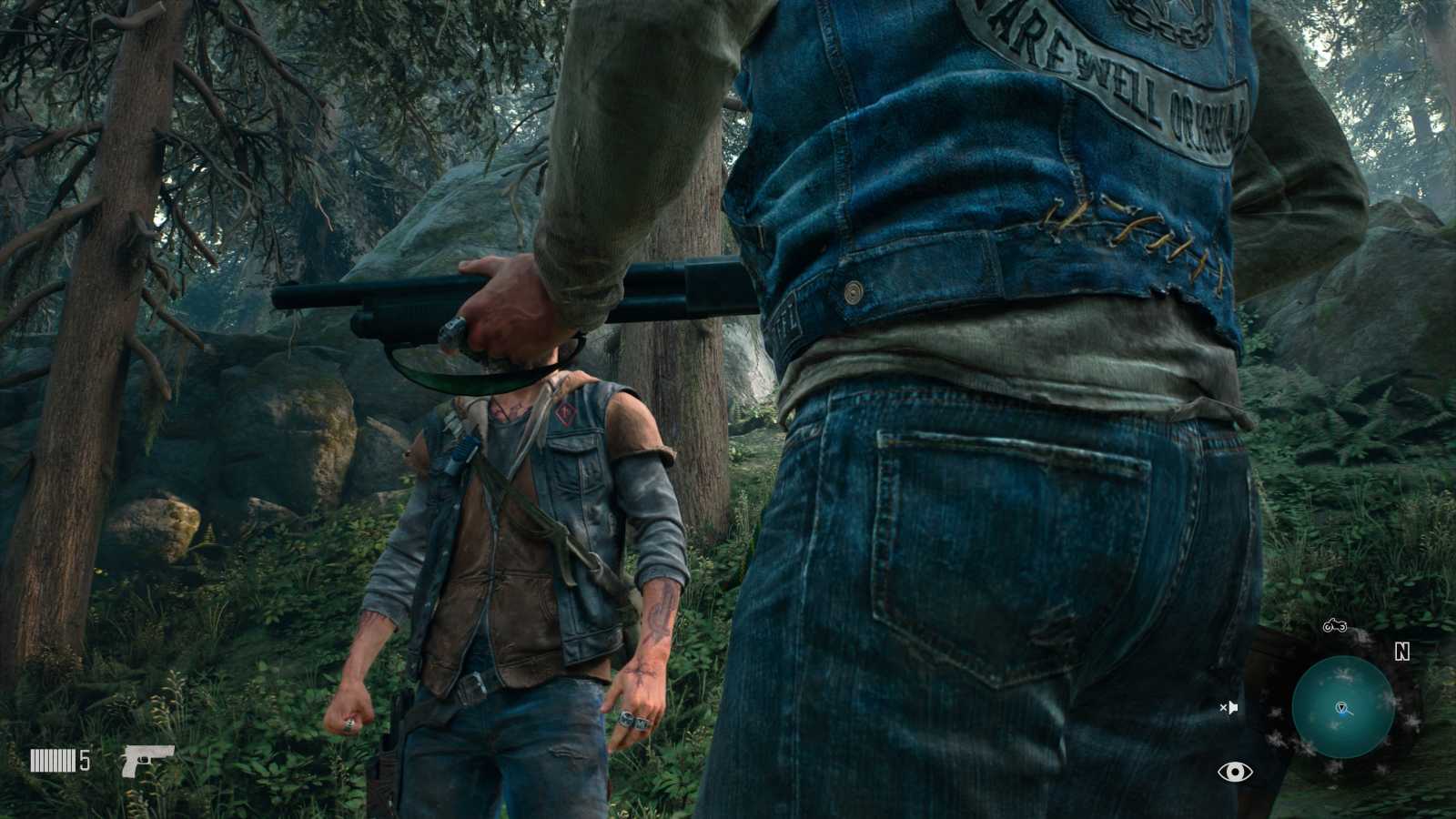The height and width of the screenshot is (819, 1456).
Task: Click the crossed-out waypoint flag icon
Action: point(1228,705)
